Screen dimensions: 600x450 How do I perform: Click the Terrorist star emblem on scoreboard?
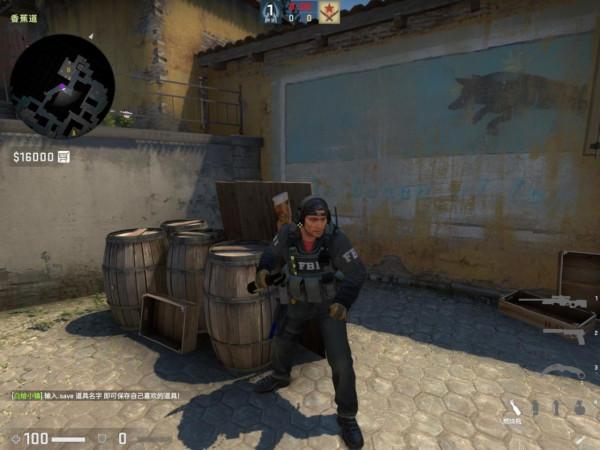(x=329, y=12)
